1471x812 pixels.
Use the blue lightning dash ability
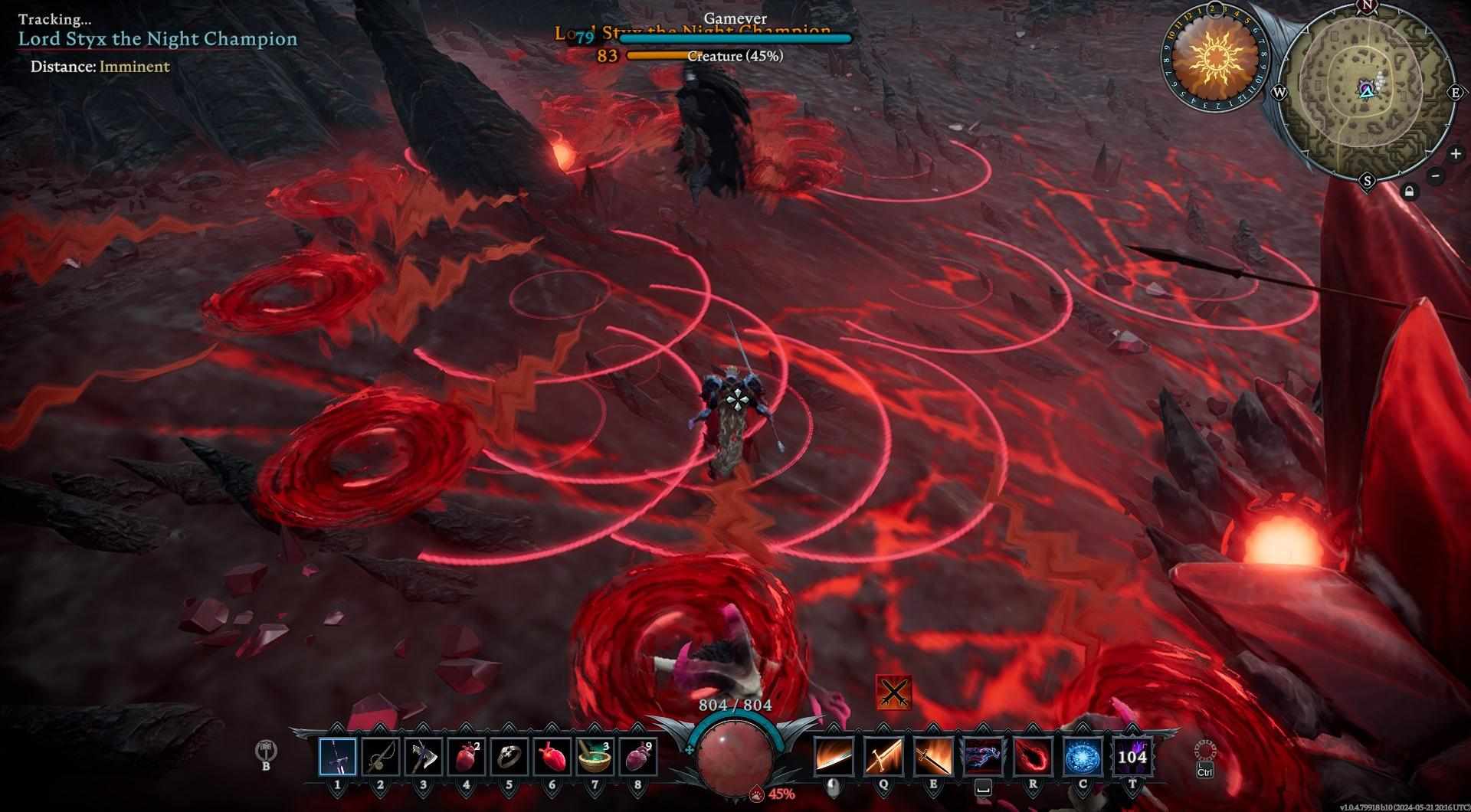[983, 756]
